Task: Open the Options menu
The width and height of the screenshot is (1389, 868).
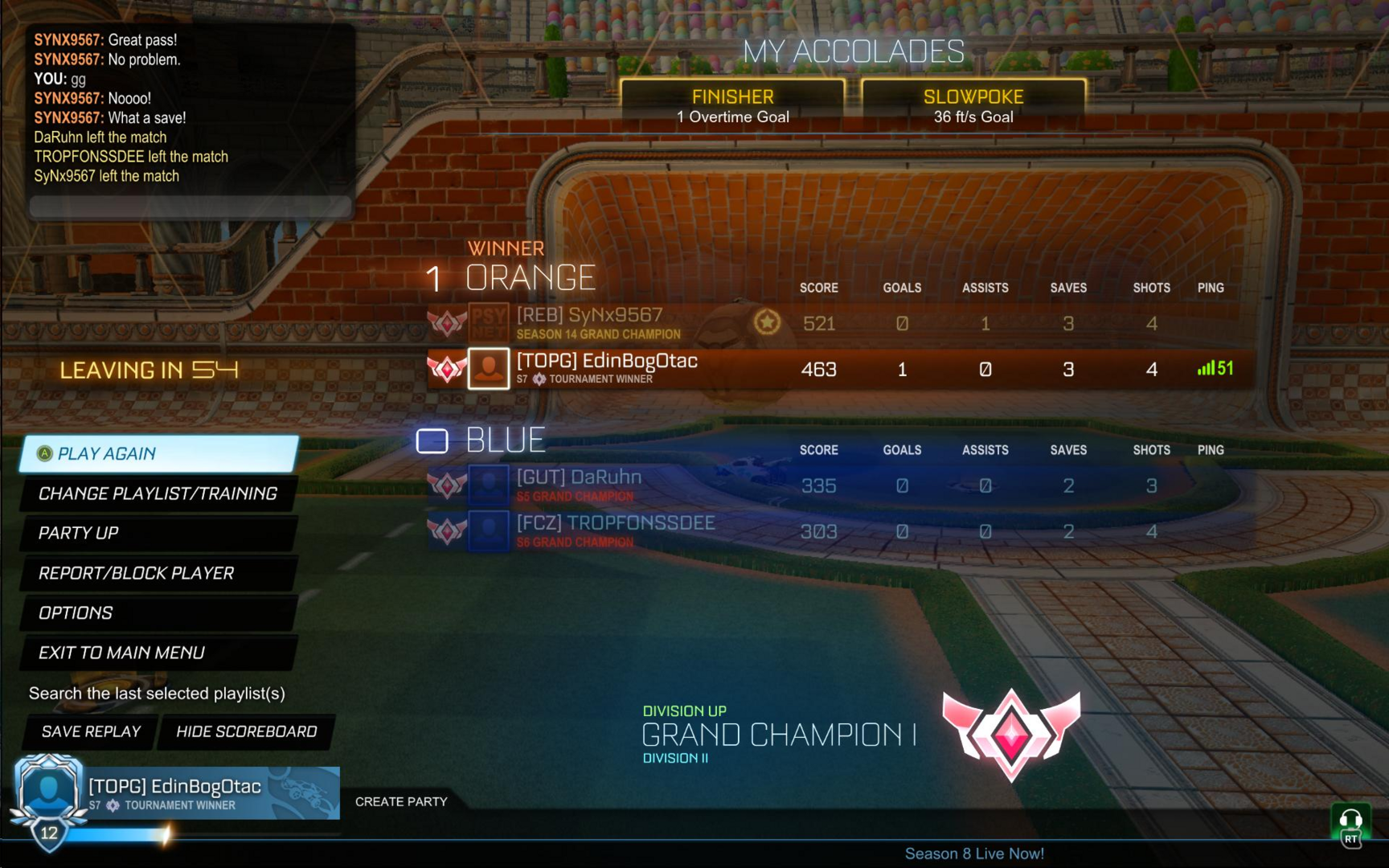Action: [x=158, y=612]
